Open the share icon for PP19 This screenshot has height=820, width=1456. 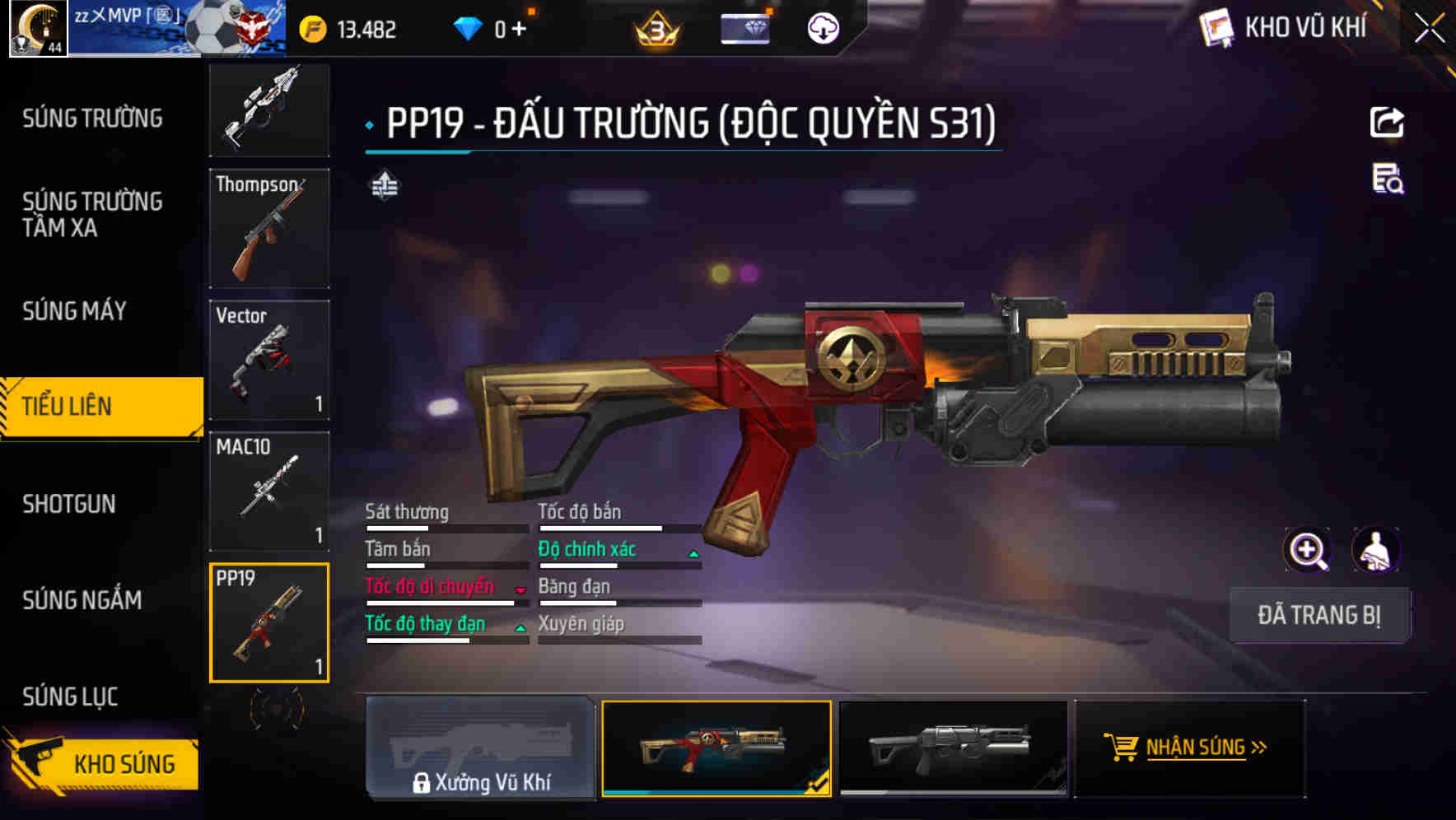(1386, 122)
